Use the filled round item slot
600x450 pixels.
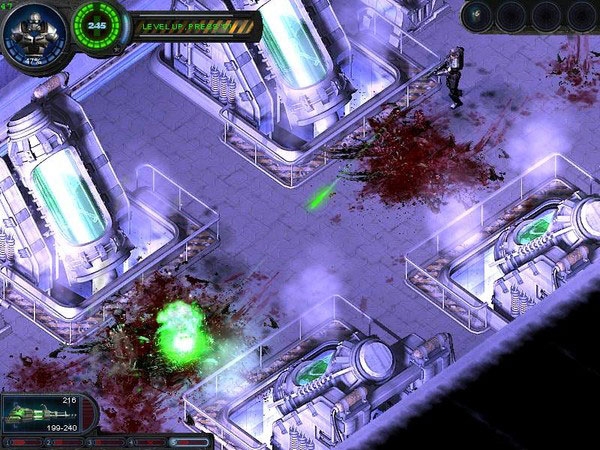479,15
